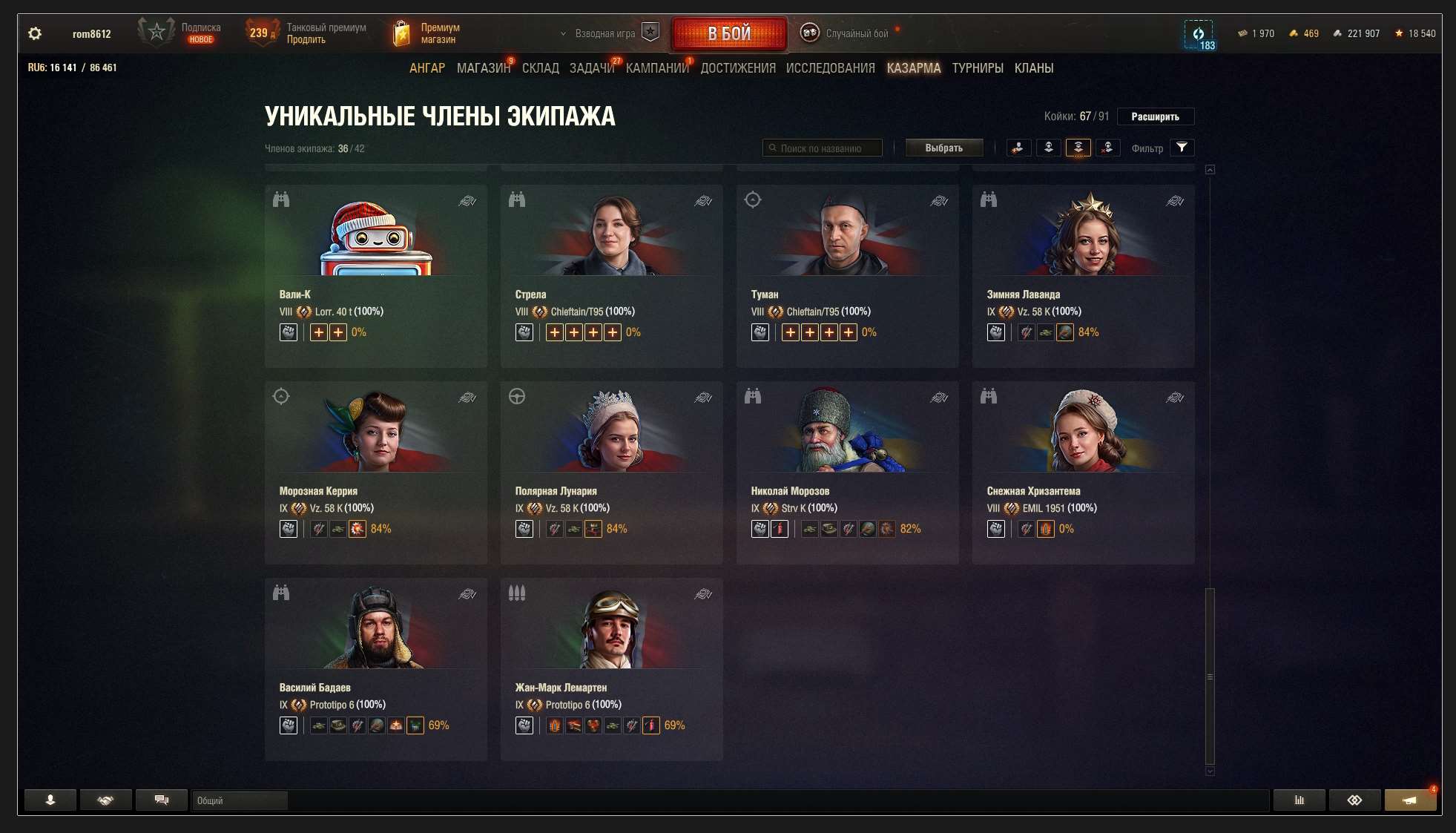
Task: Open the ТУРНИРЫ tab
Action: [x=978, y=68]
